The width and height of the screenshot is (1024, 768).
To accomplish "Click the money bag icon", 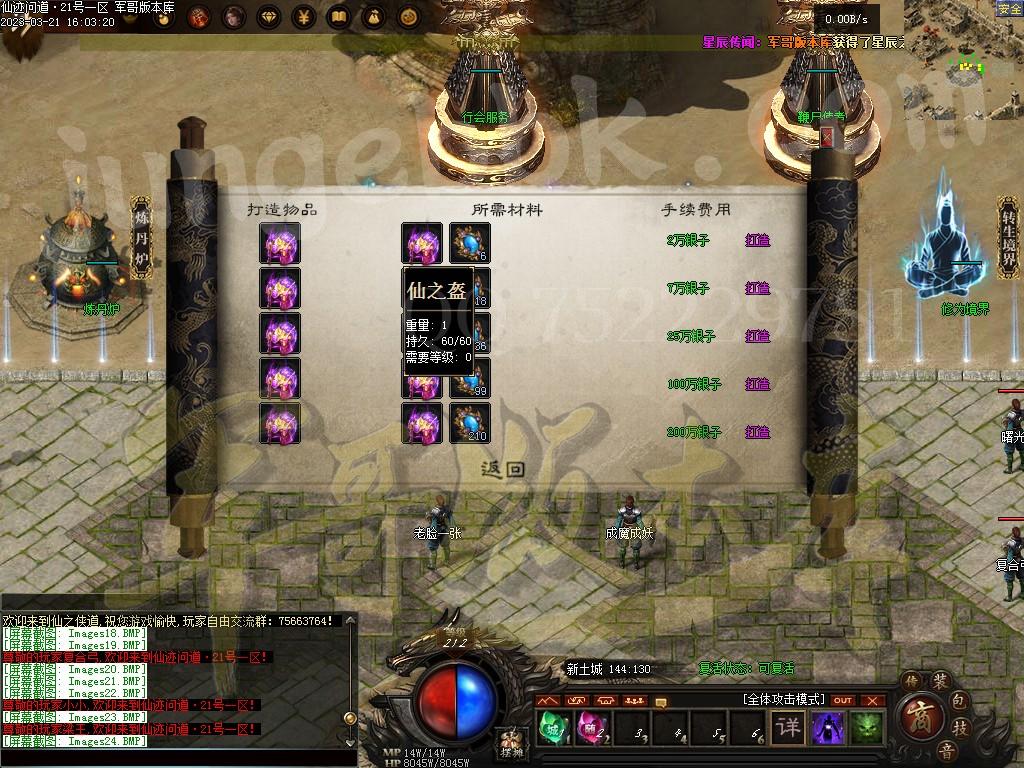I will pos(373,17).
